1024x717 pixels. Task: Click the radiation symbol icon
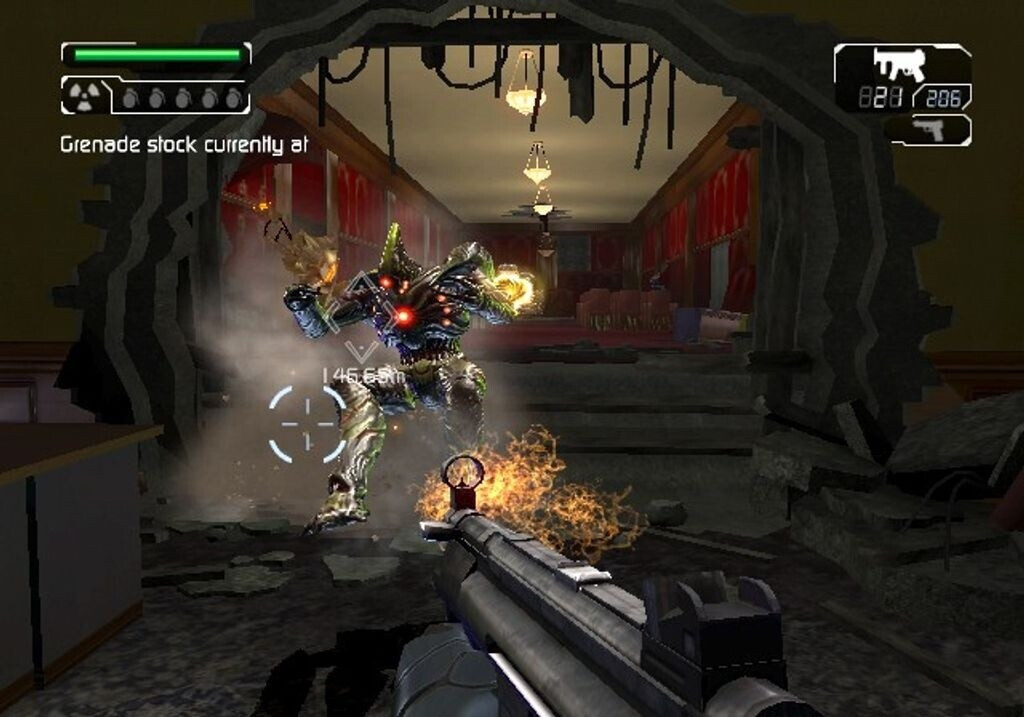(x=80, y=97)
